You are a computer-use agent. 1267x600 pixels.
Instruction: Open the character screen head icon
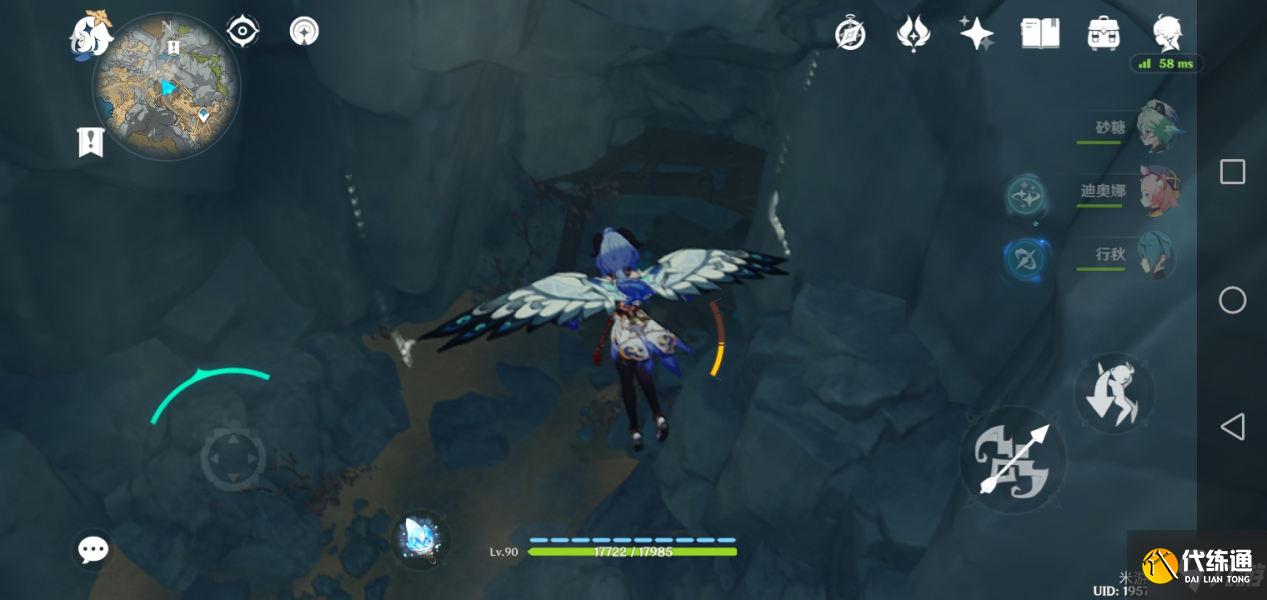[x=1166, y=34]
